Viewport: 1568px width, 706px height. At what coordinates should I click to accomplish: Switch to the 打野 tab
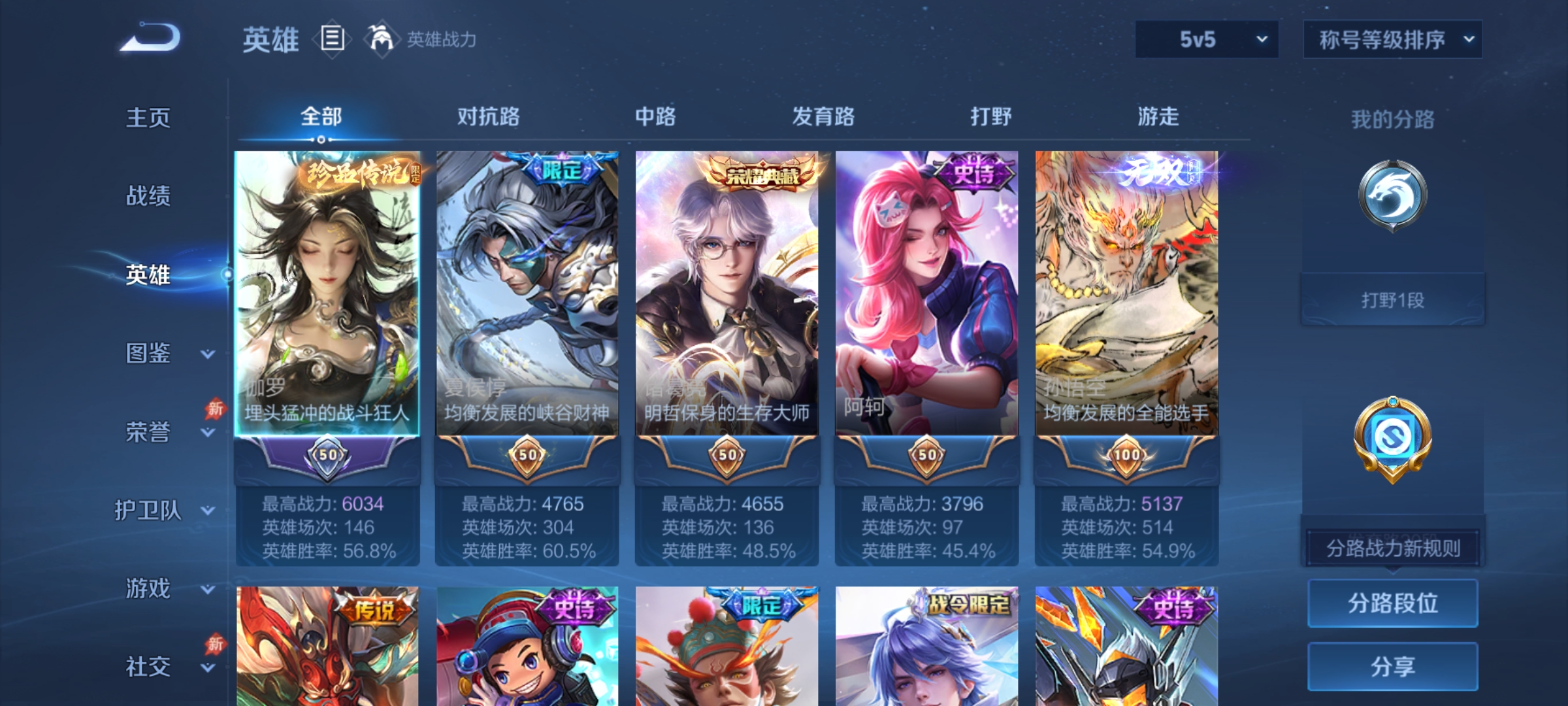click(x=988, y=116)
